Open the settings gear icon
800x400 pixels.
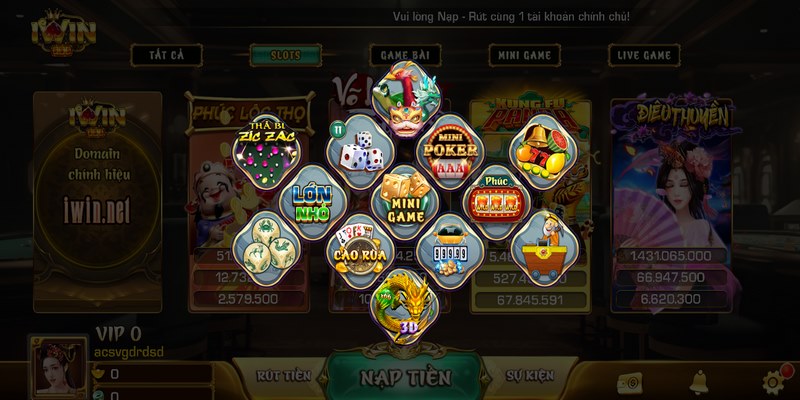(773, 382)
